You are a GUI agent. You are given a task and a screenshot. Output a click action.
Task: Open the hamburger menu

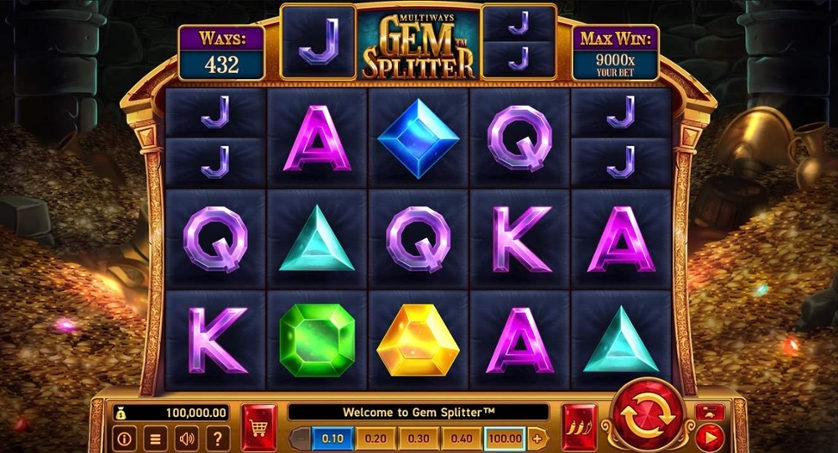pos(155,438)
